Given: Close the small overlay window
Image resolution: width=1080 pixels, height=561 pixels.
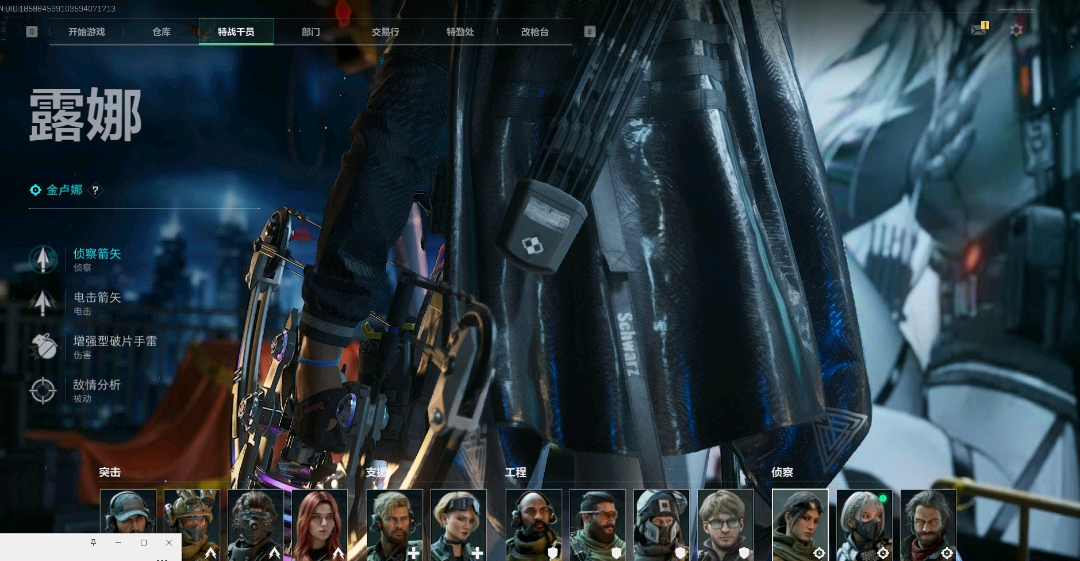Looking at the screenshot, I should (168, 542).
